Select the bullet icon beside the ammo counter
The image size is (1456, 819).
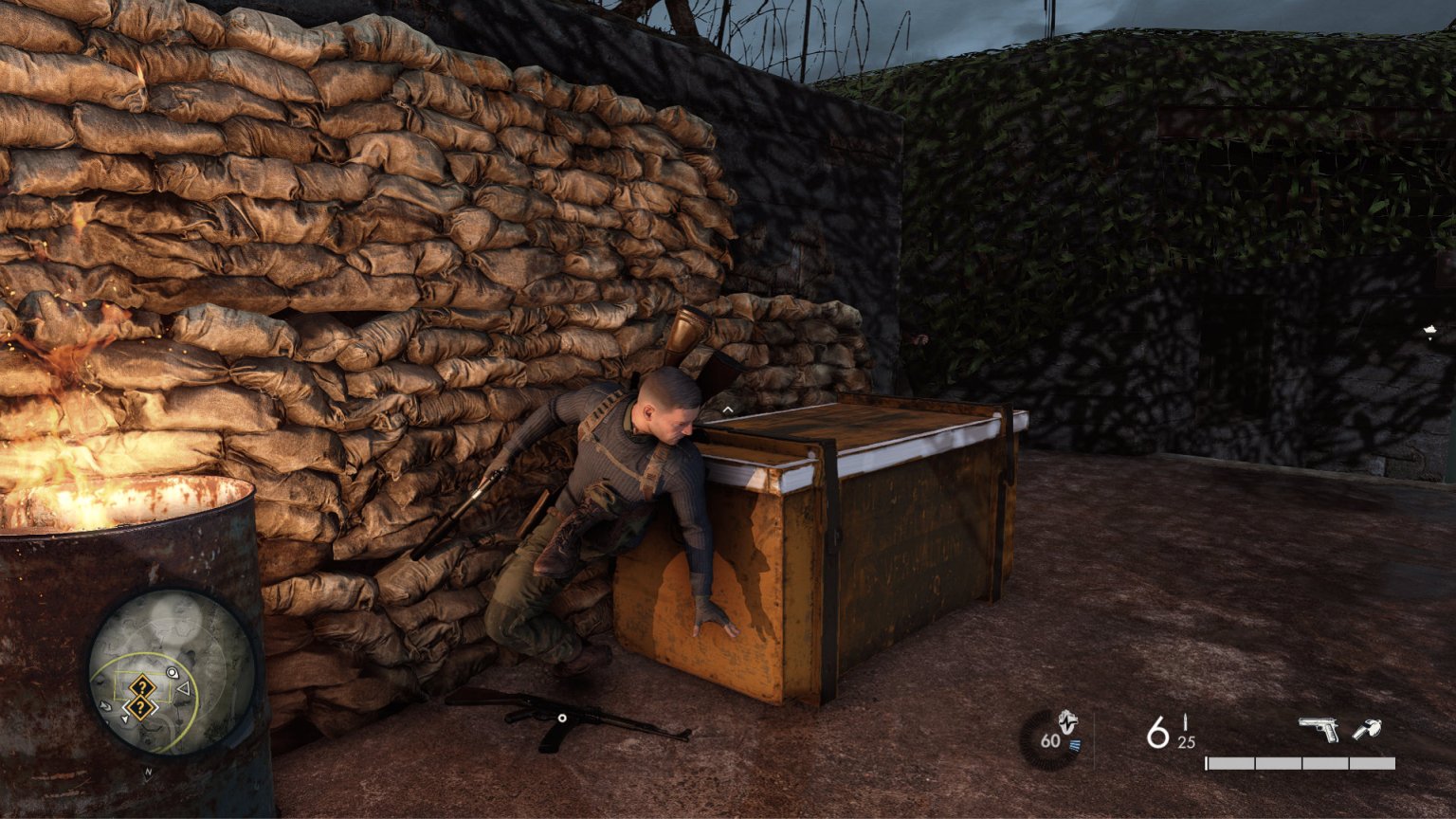point(1185,723)
